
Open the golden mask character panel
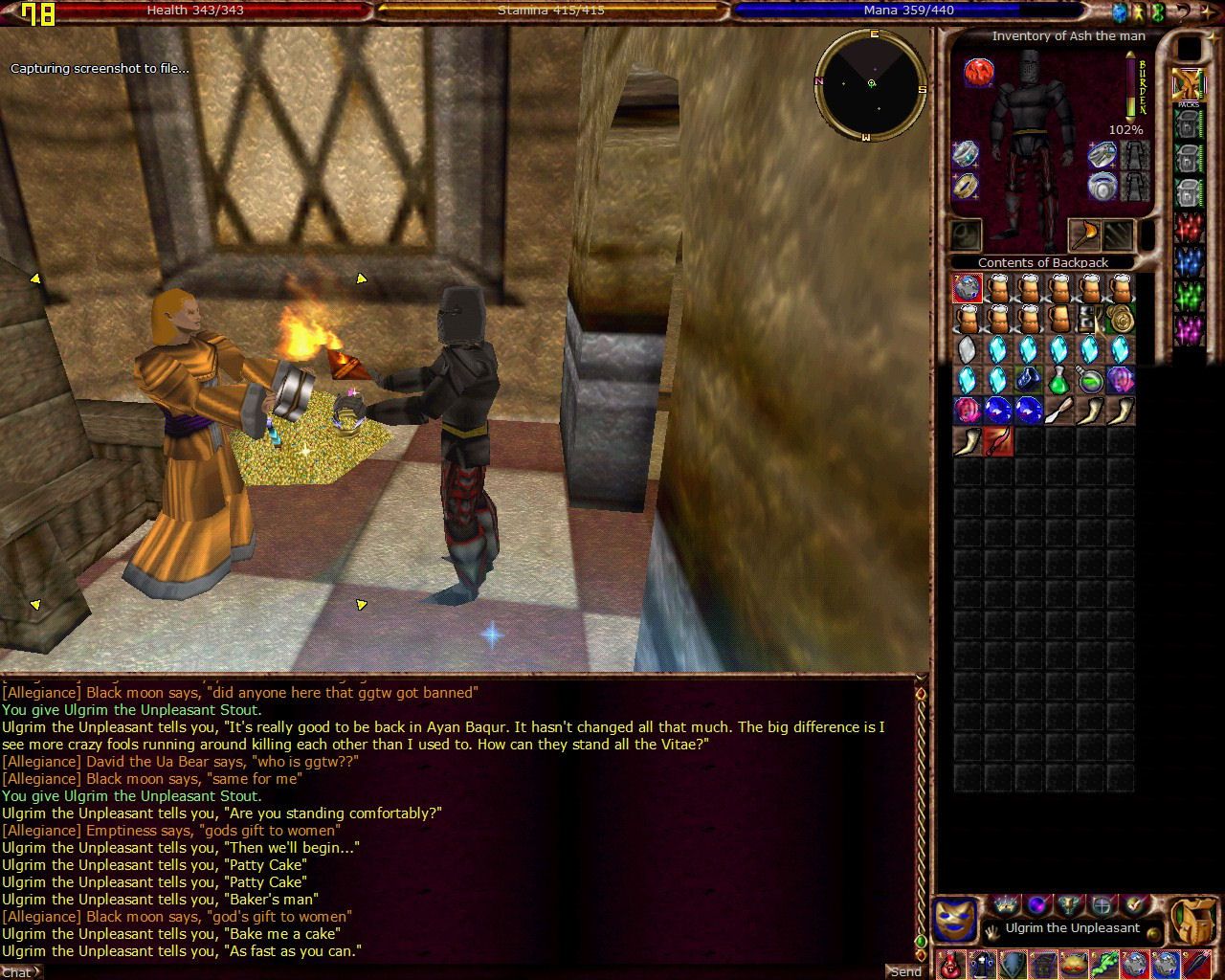[955, 920]
